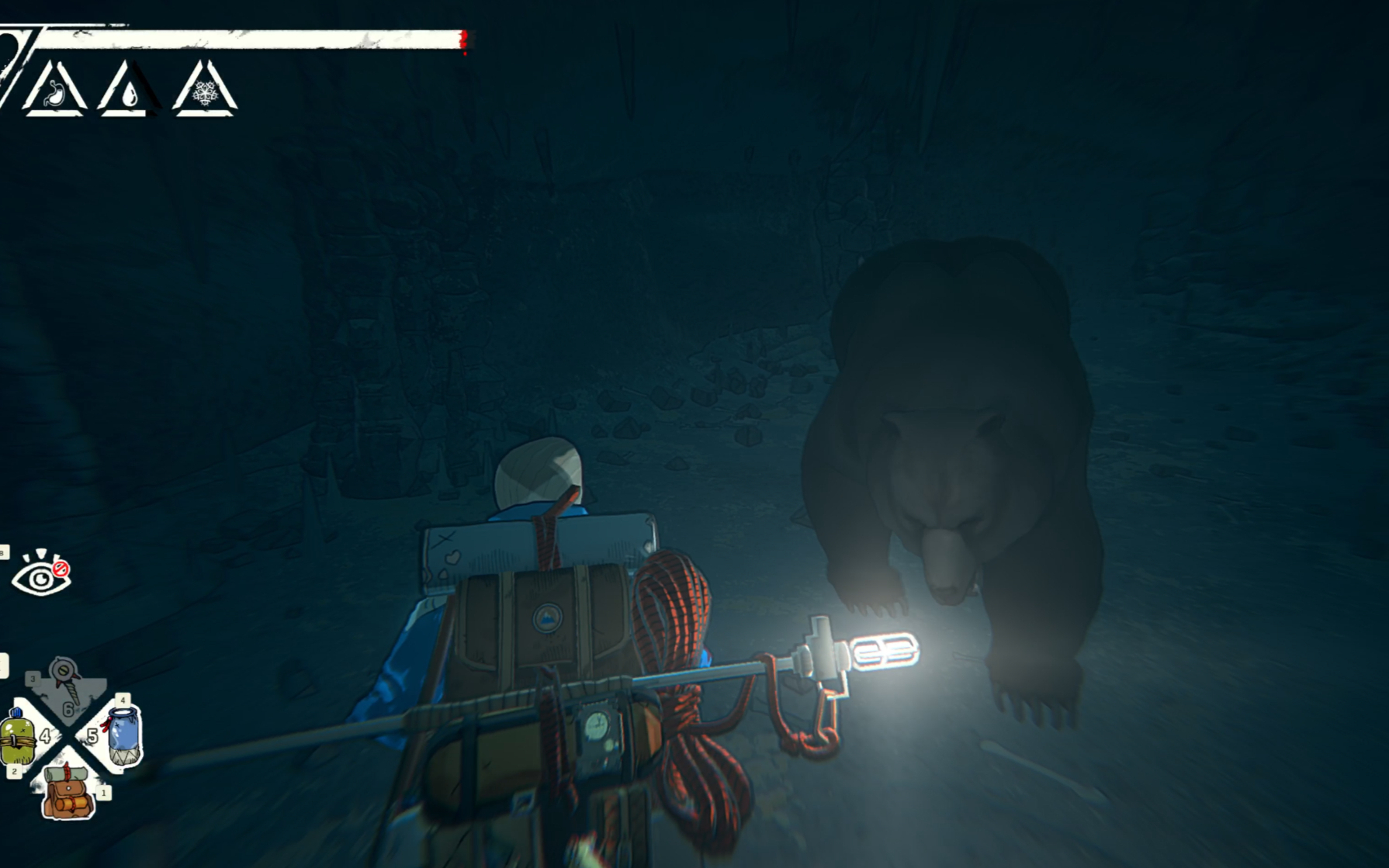Select the ice screw anchor slot

[x=65, y=680]
